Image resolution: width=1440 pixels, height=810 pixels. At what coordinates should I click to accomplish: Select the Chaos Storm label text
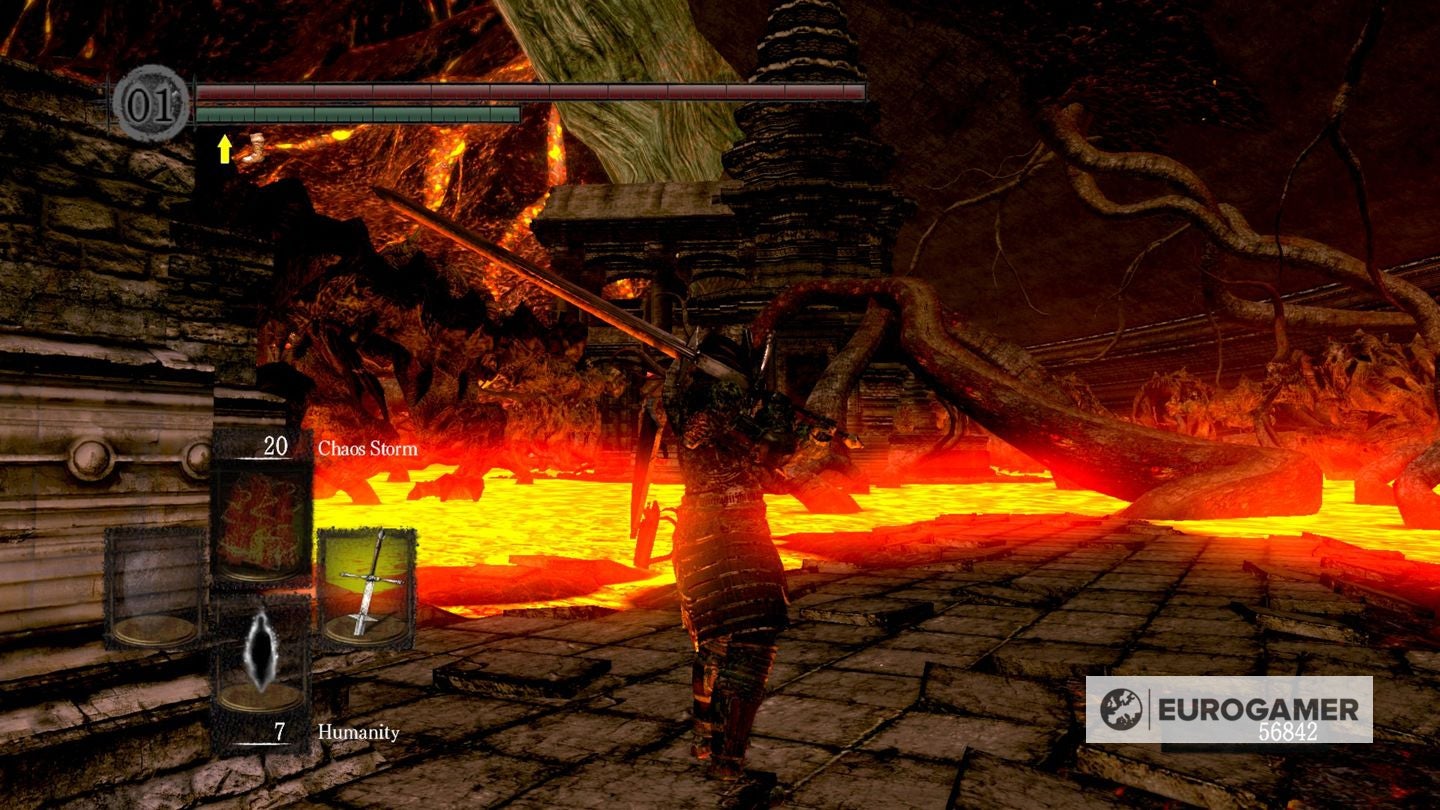[x=366, y=449]
